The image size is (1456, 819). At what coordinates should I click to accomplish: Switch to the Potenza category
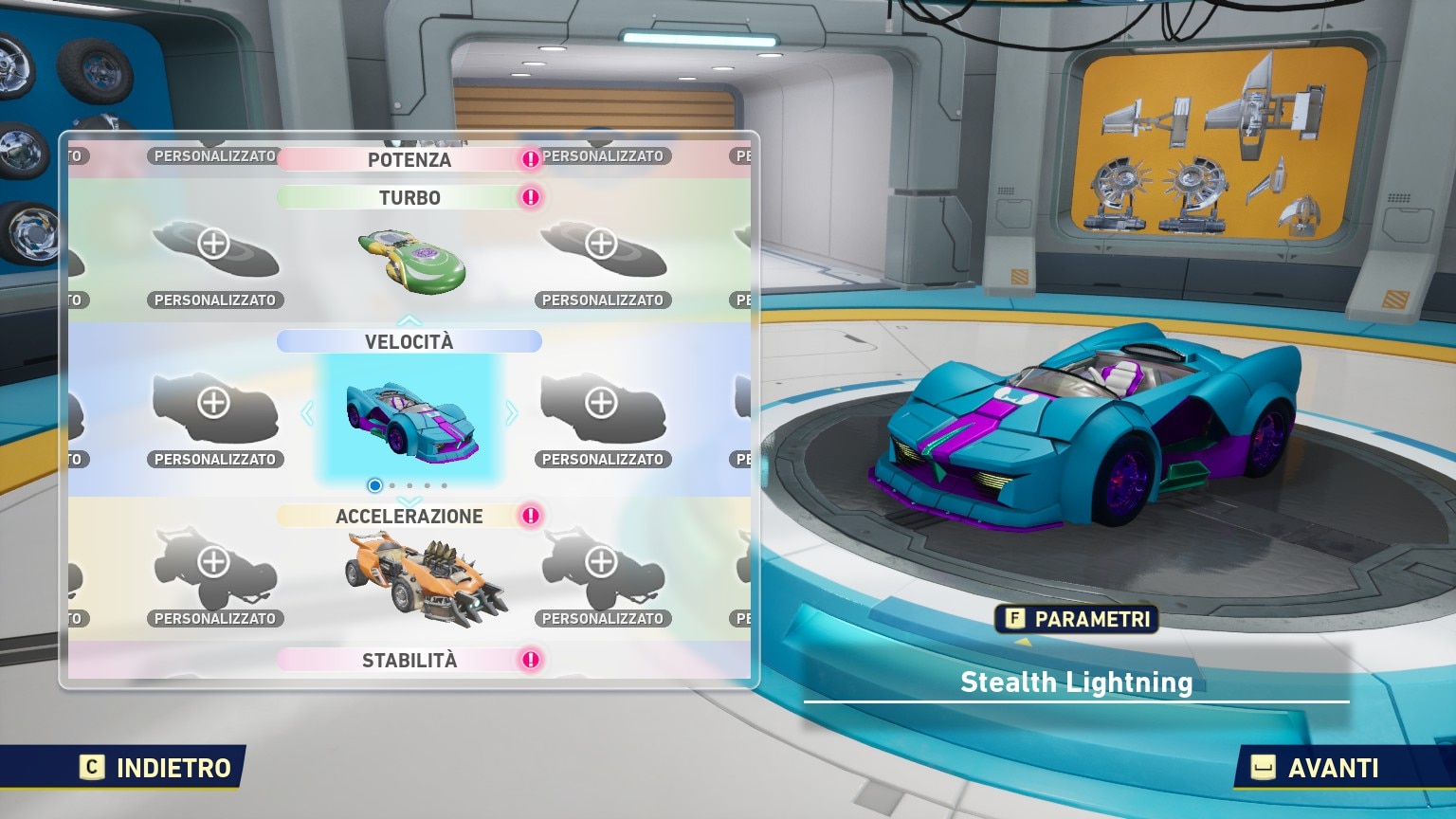coord(409,159)
